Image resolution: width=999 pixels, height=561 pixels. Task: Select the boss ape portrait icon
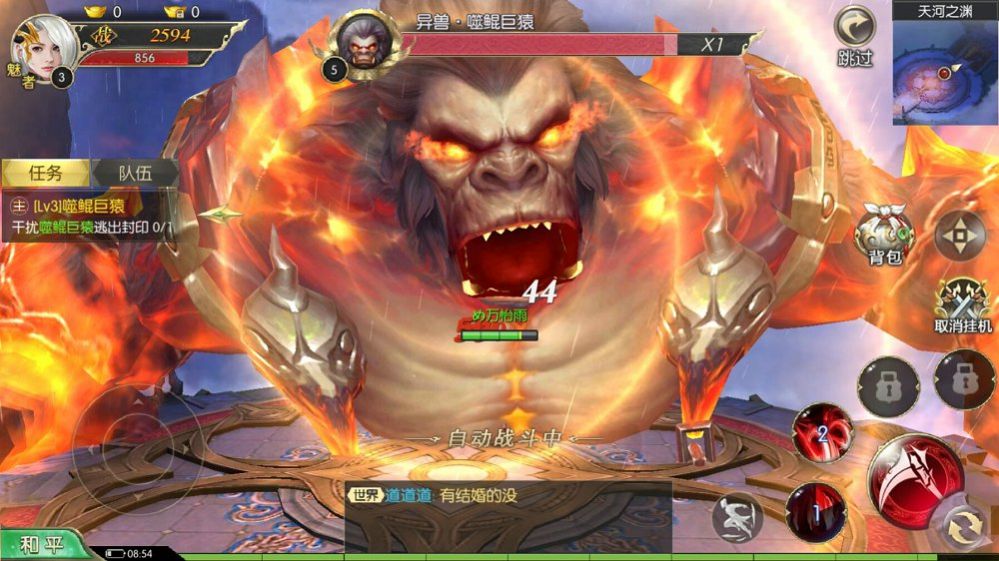[x=364, y=45]
